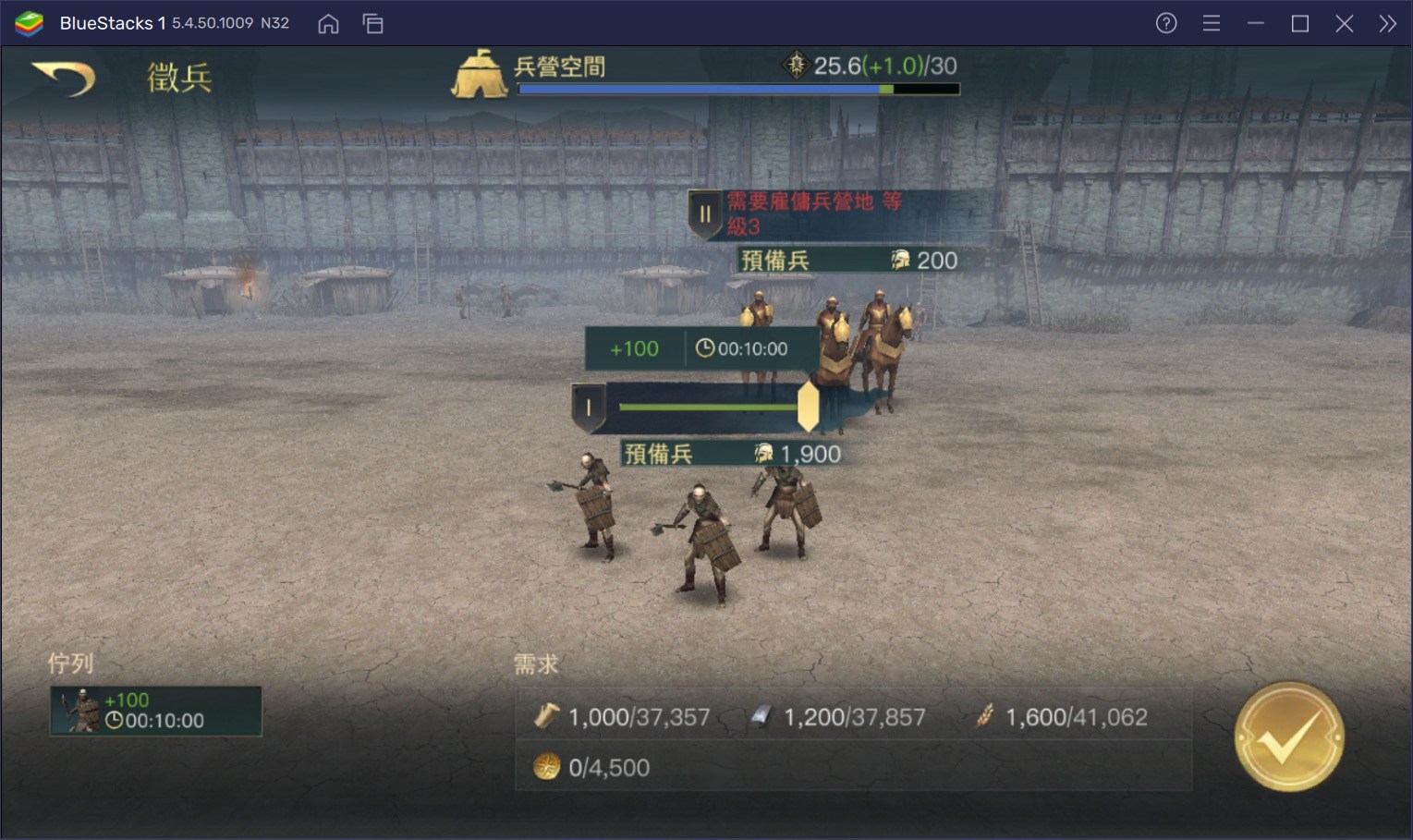This screenshot has width=1413, height=840.
Task: Open BlueStacks hamburger menu
Action: pyautogui.click(x=1211, y=23)
